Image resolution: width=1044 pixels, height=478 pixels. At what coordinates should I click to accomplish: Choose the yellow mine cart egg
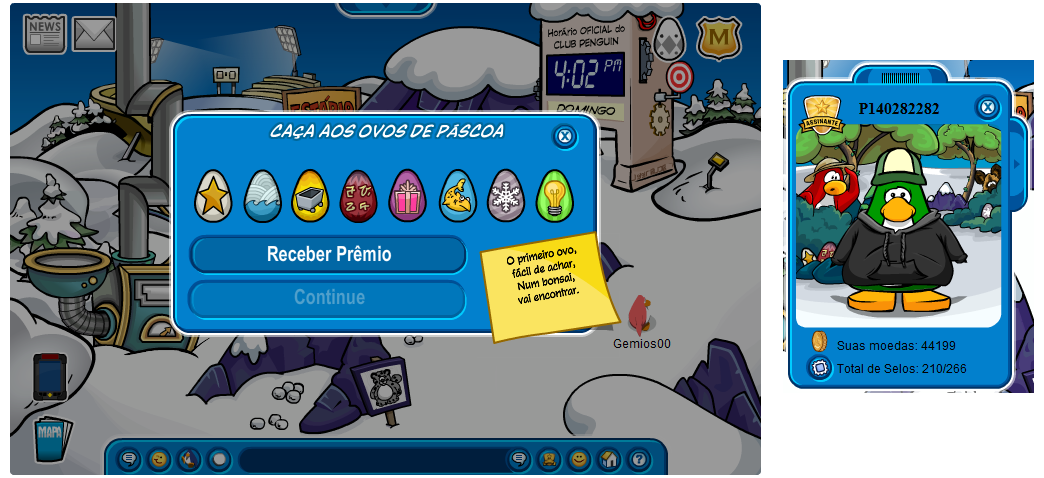[310, 196]
